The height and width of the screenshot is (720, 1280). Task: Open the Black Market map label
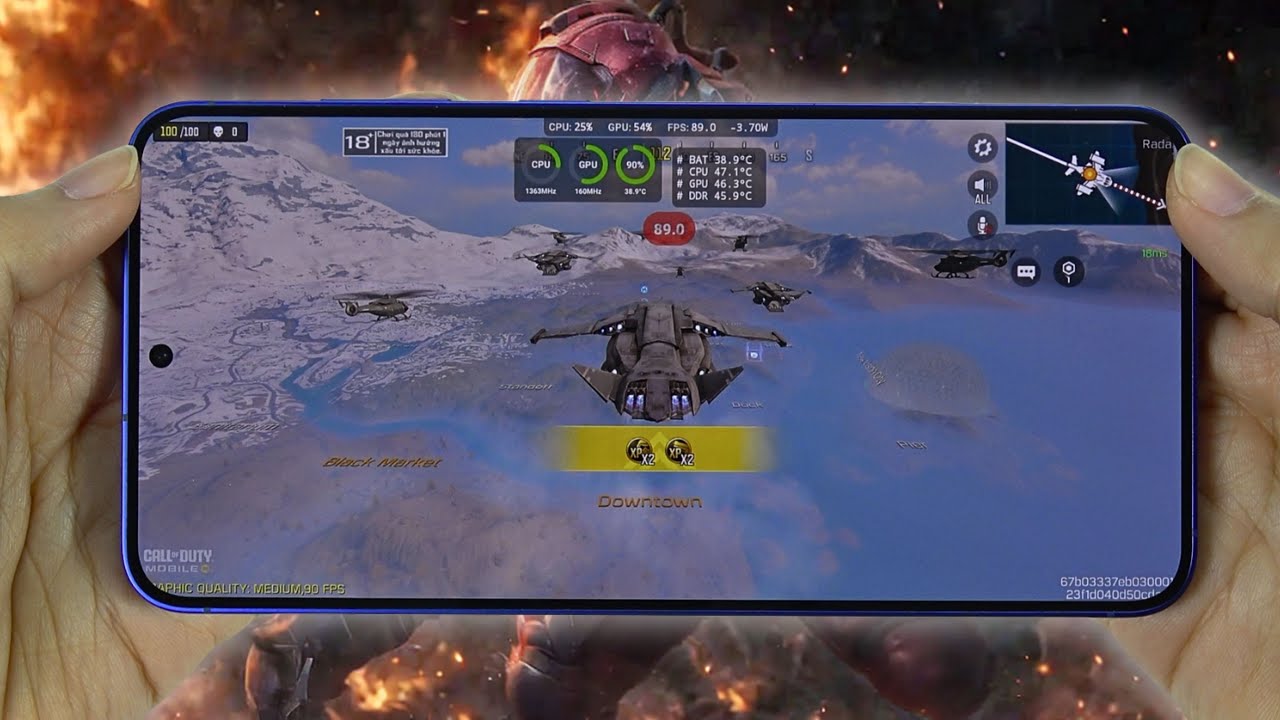click(x=384, y=463)
